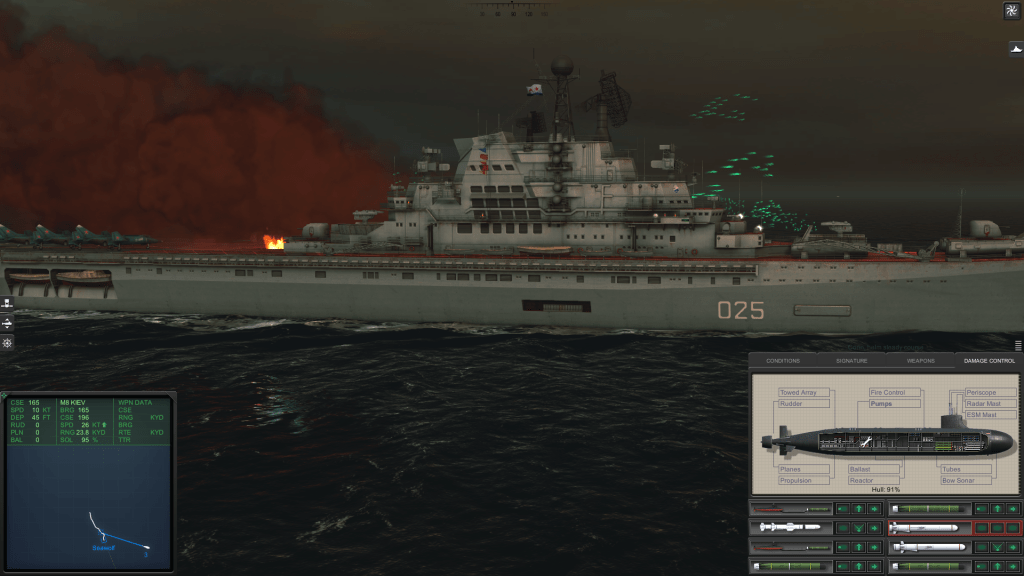The image size is (1024, 576).
Task: Click the tactical map display
Action: click(89, 506)
